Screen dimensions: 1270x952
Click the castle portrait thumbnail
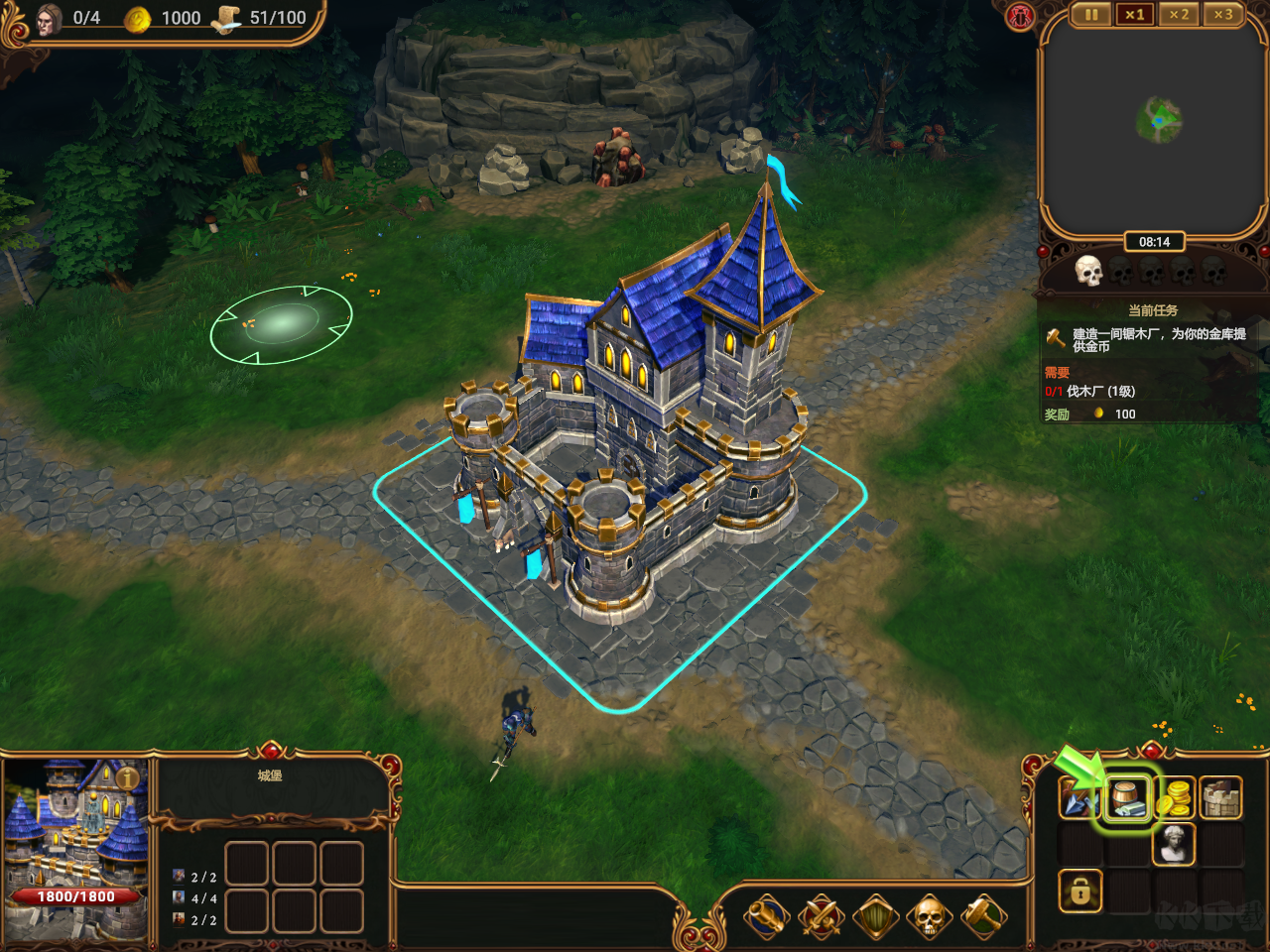tap(71, 833)
